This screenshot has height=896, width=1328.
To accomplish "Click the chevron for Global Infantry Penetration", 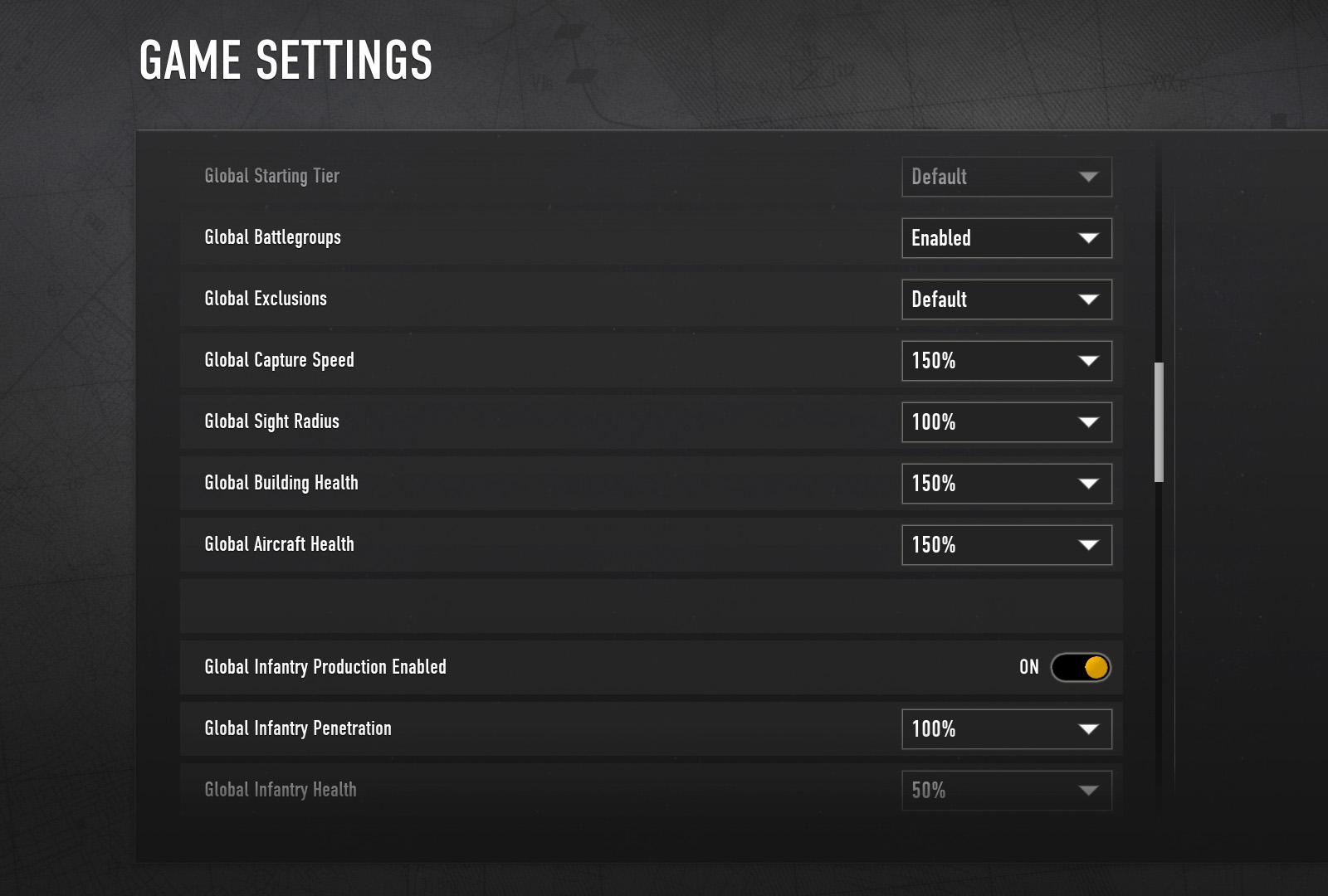I will (1090, 729).
